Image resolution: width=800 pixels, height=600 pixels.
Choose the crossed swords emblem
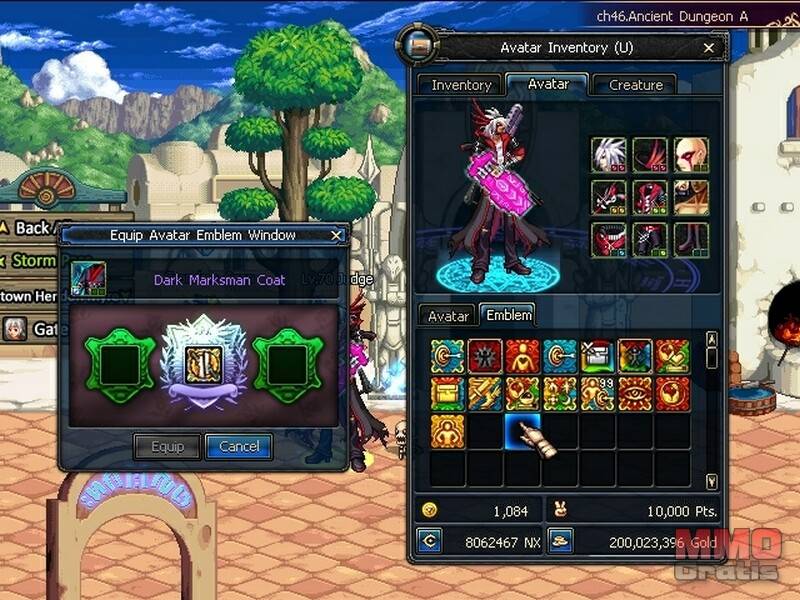pos(485,393)
